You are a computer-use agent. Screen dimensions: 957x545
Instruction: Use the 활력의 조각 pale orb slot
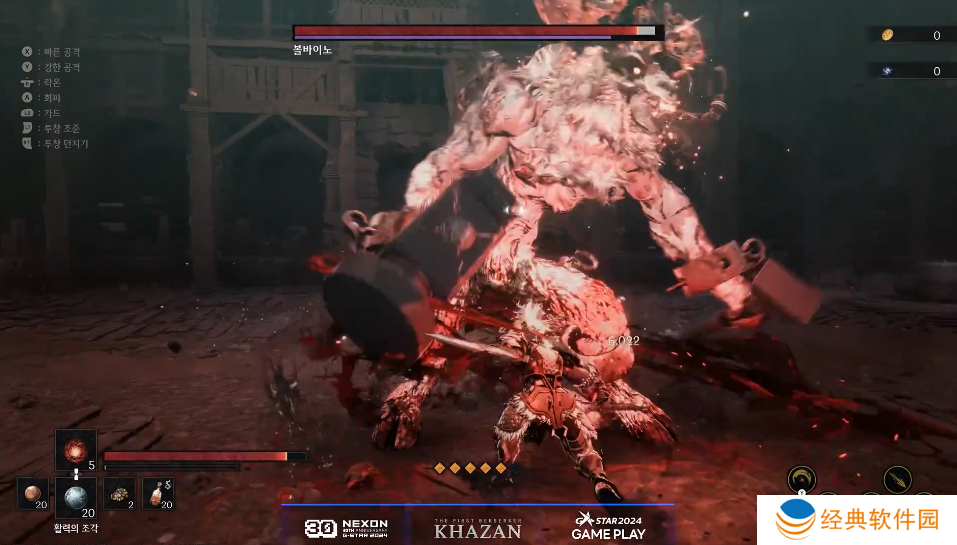click(x=75, y=495)
